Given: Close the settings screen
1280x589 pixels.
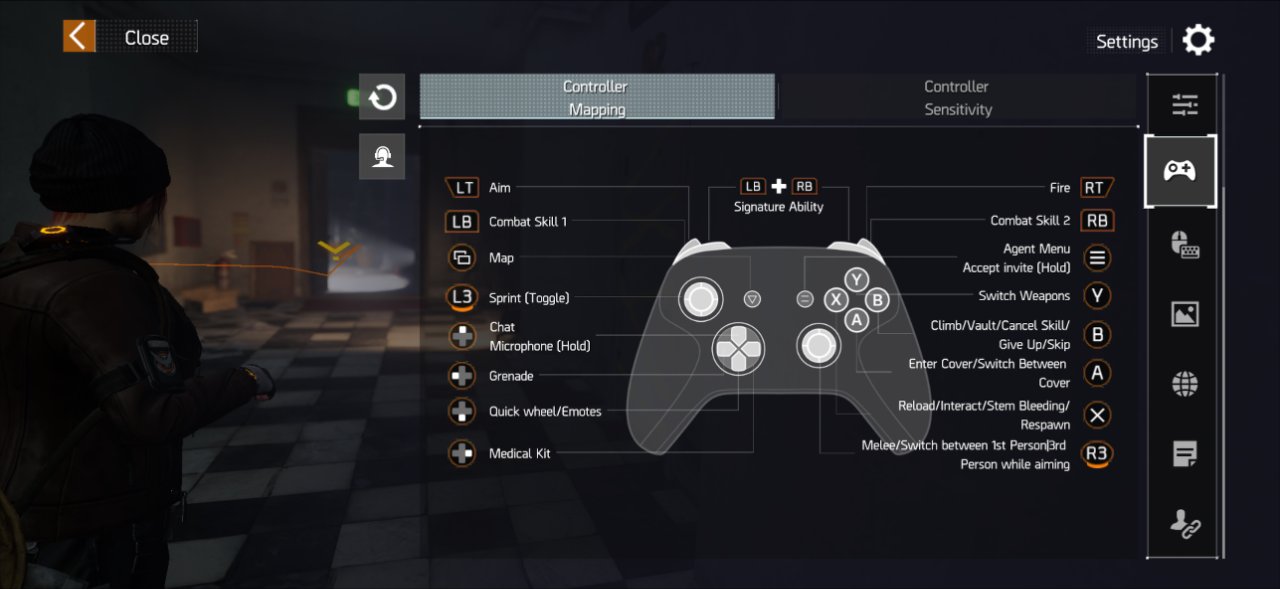Looking at the screenshot, I should (130, 37).
